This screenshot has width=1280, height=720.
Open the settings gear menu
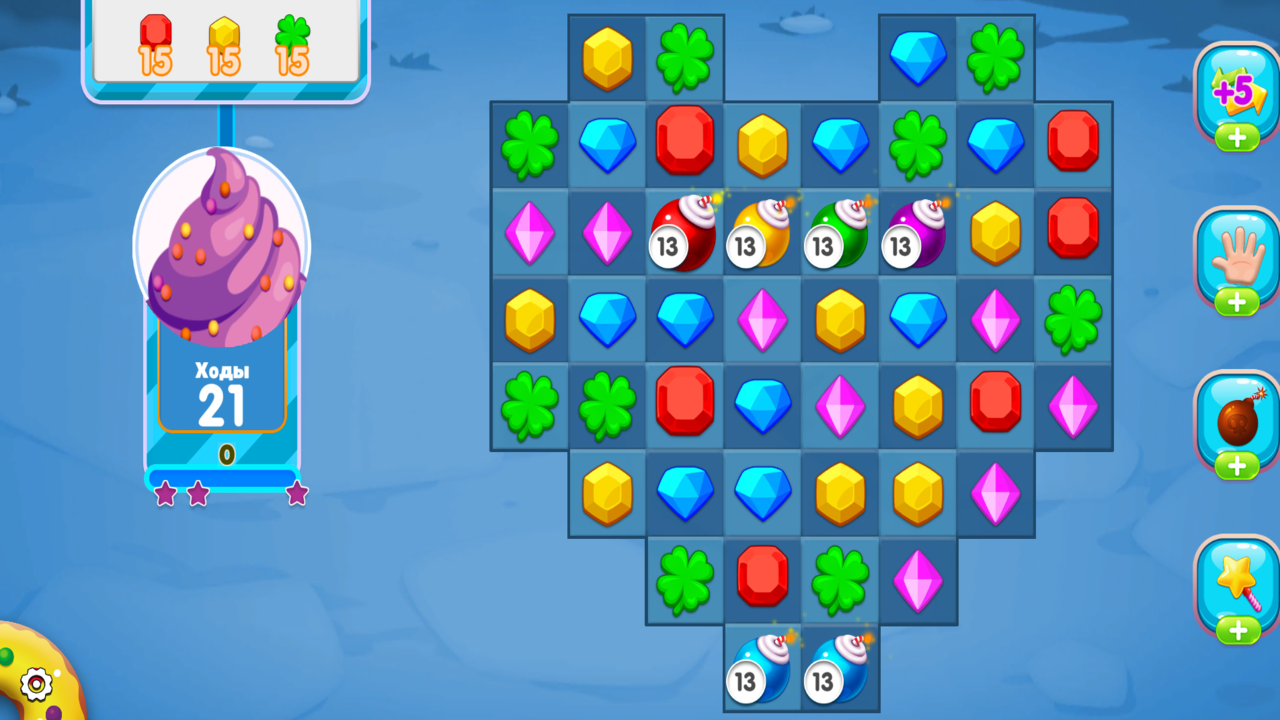coord(34,684)
